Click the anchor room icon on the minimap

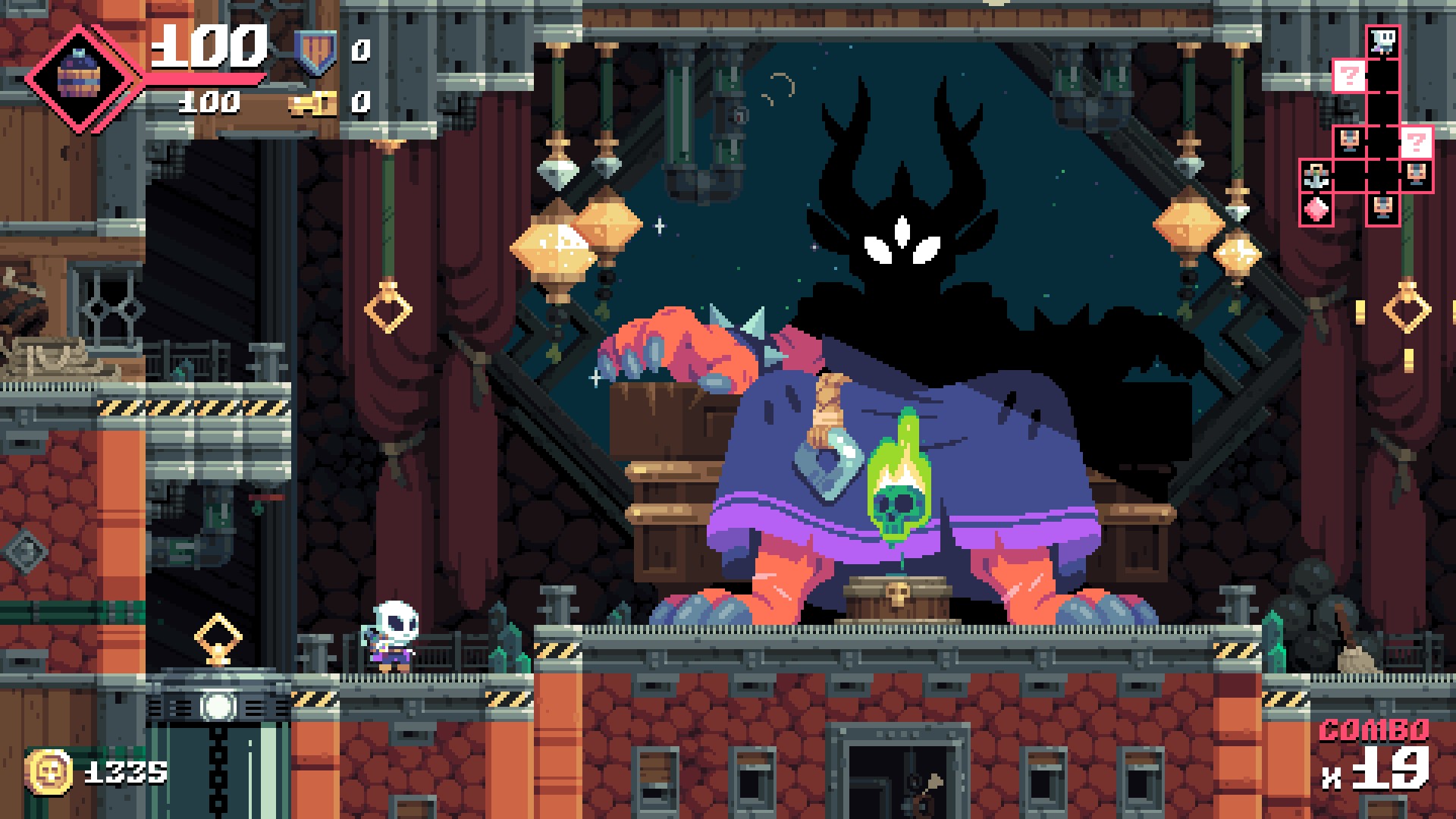(x=1316, y=177)
